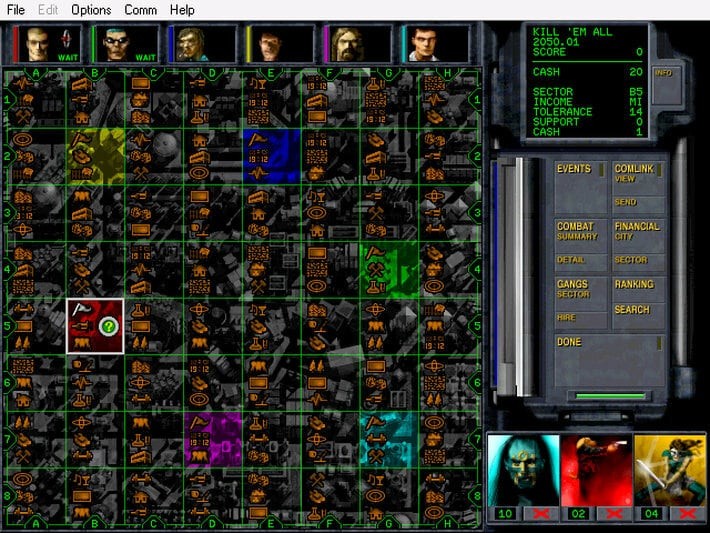View Gangs in the sector
The image size is (710, 533).
coord(573,289)
